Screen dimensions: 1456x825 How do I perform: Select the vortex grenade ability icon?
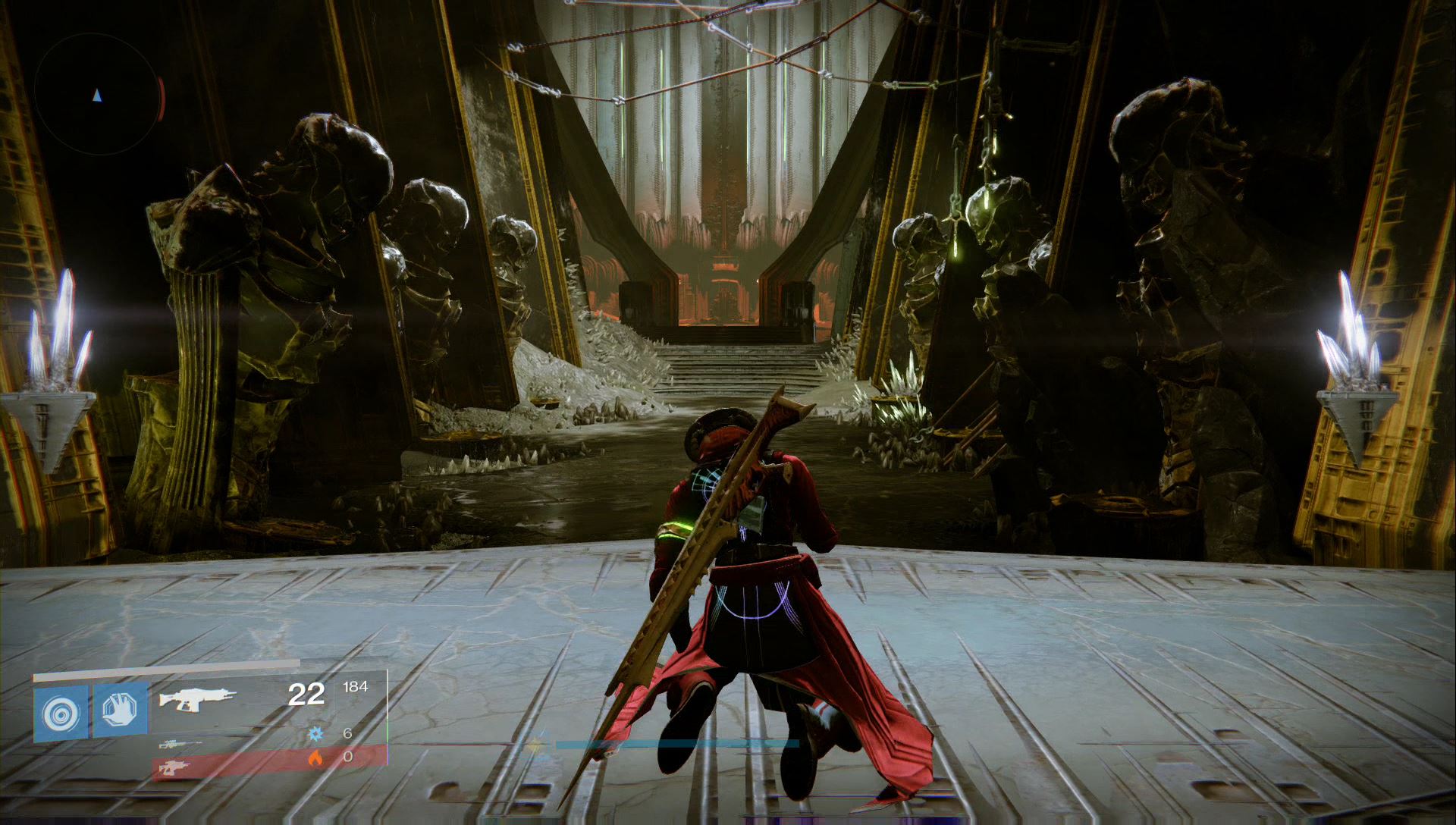60,712
